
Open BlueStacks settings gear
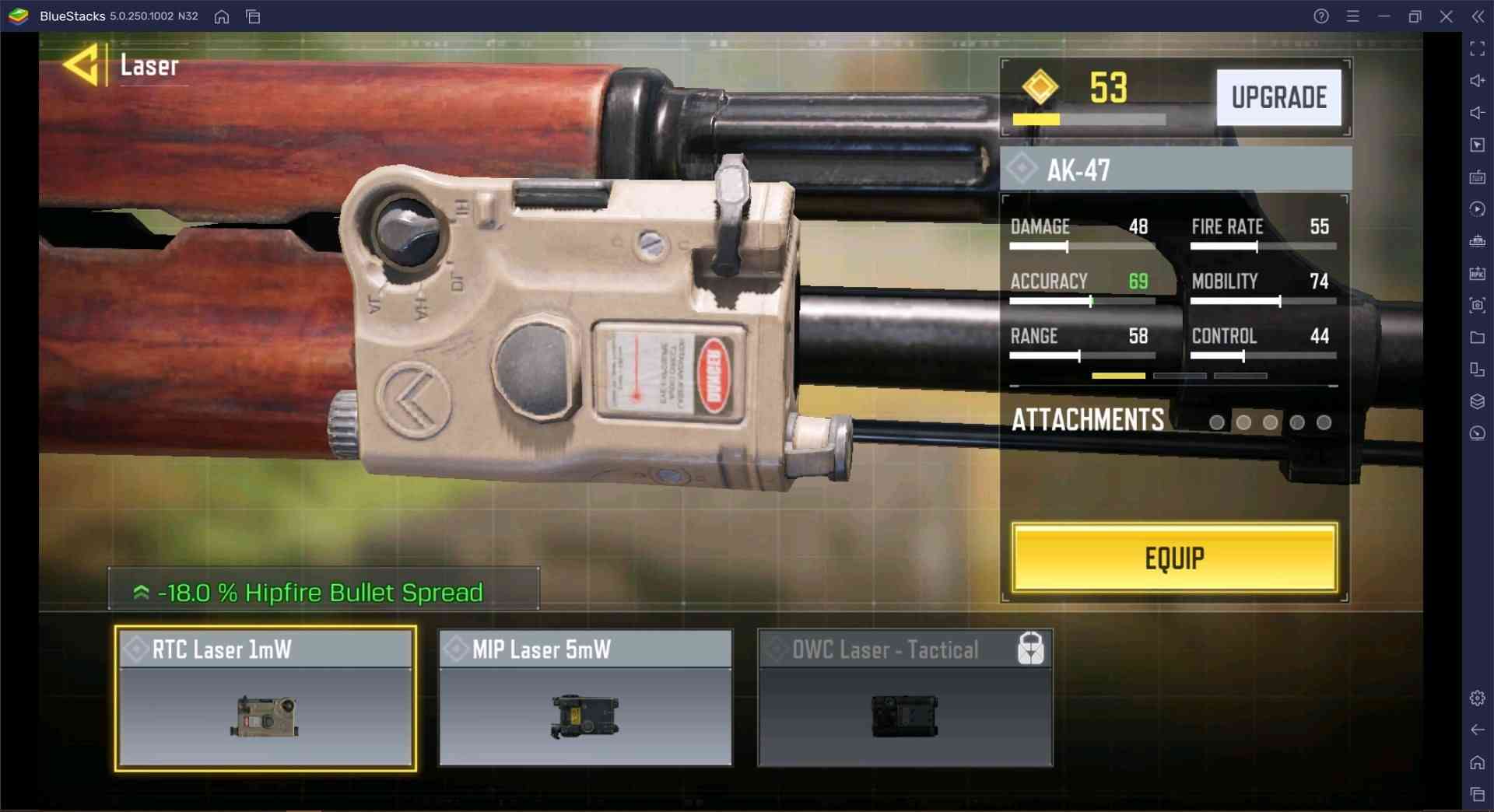point(1477,698)
